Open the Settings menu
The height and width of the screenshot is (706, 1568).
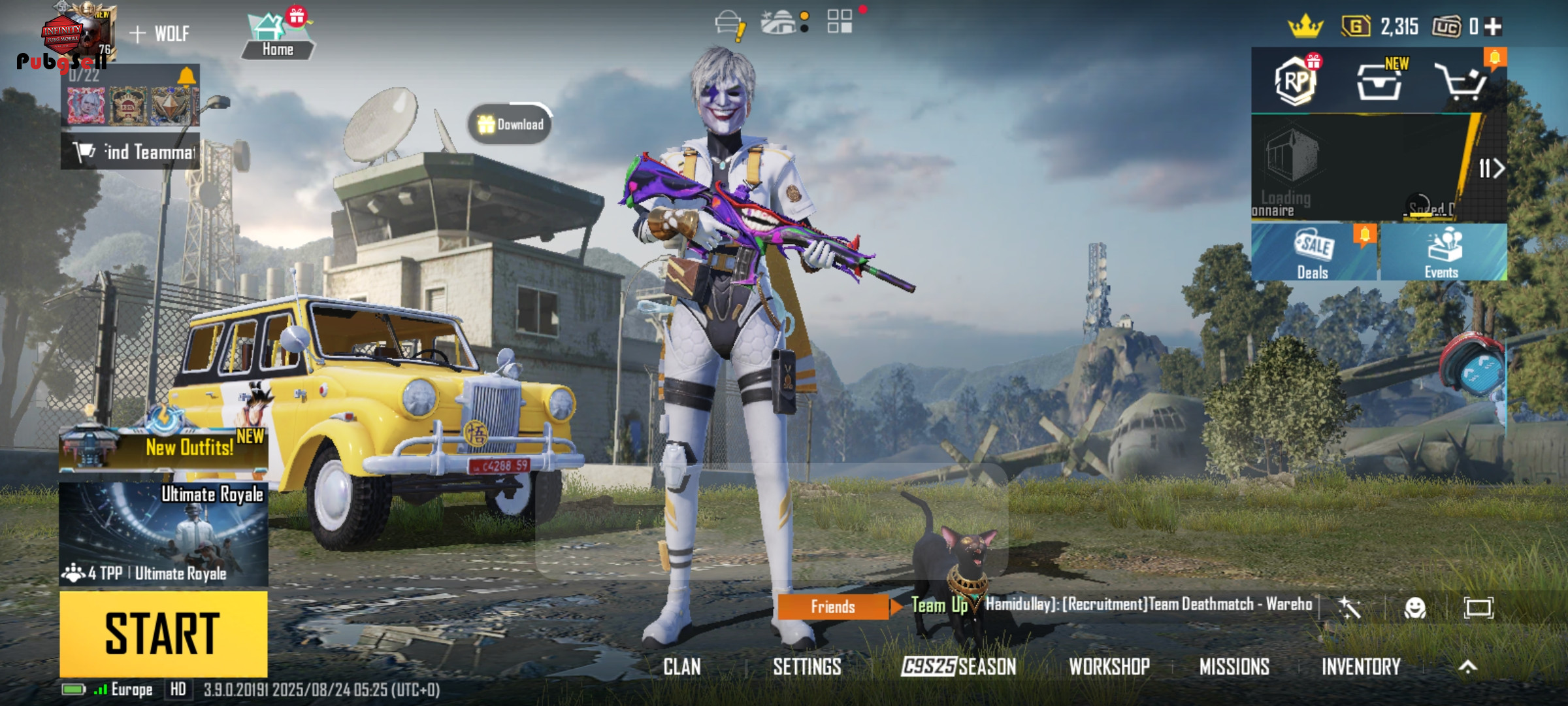click(807, 667)
